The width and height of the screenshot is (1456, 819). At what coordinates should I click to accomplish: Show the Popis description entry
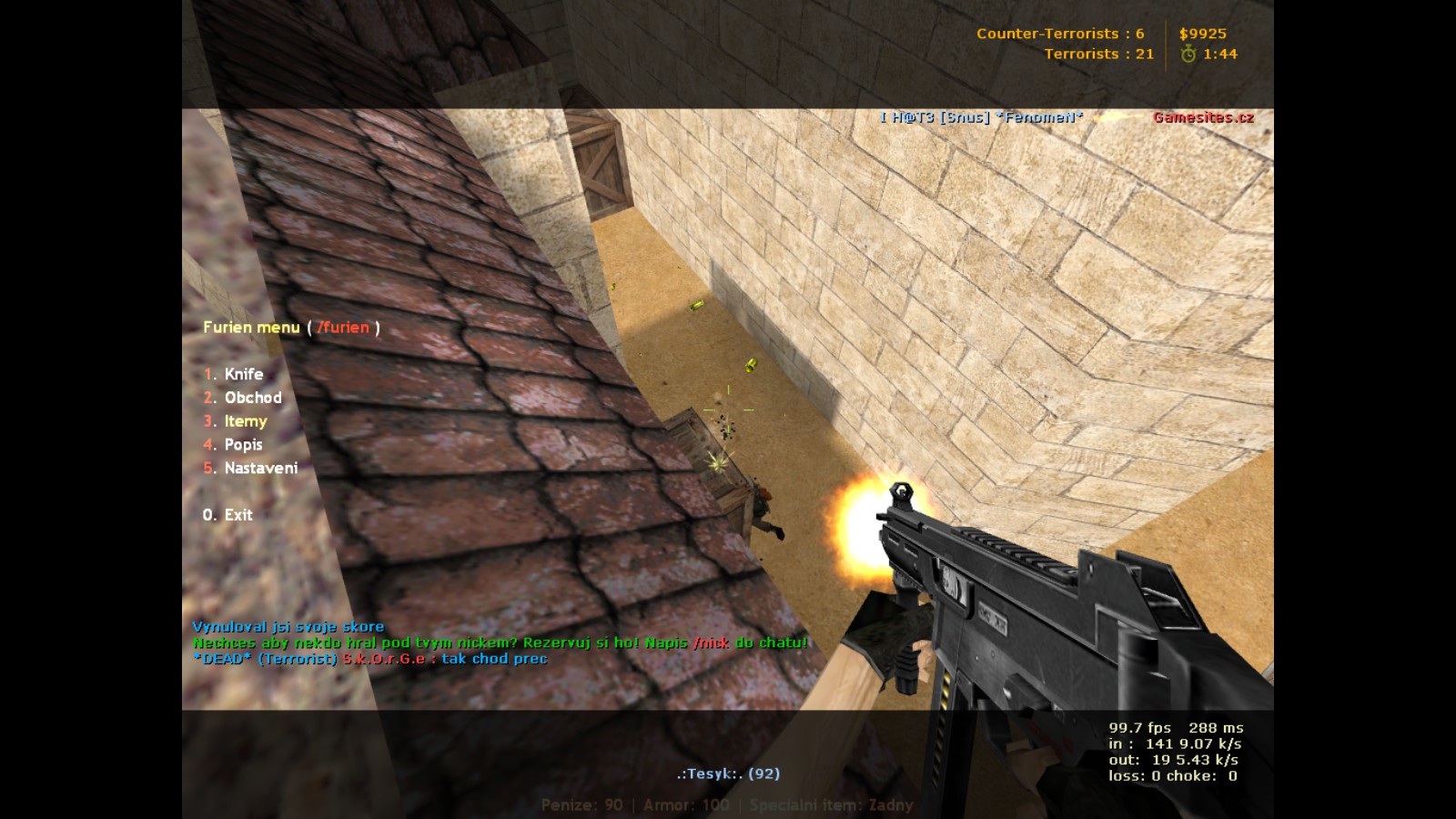point(243,445)
